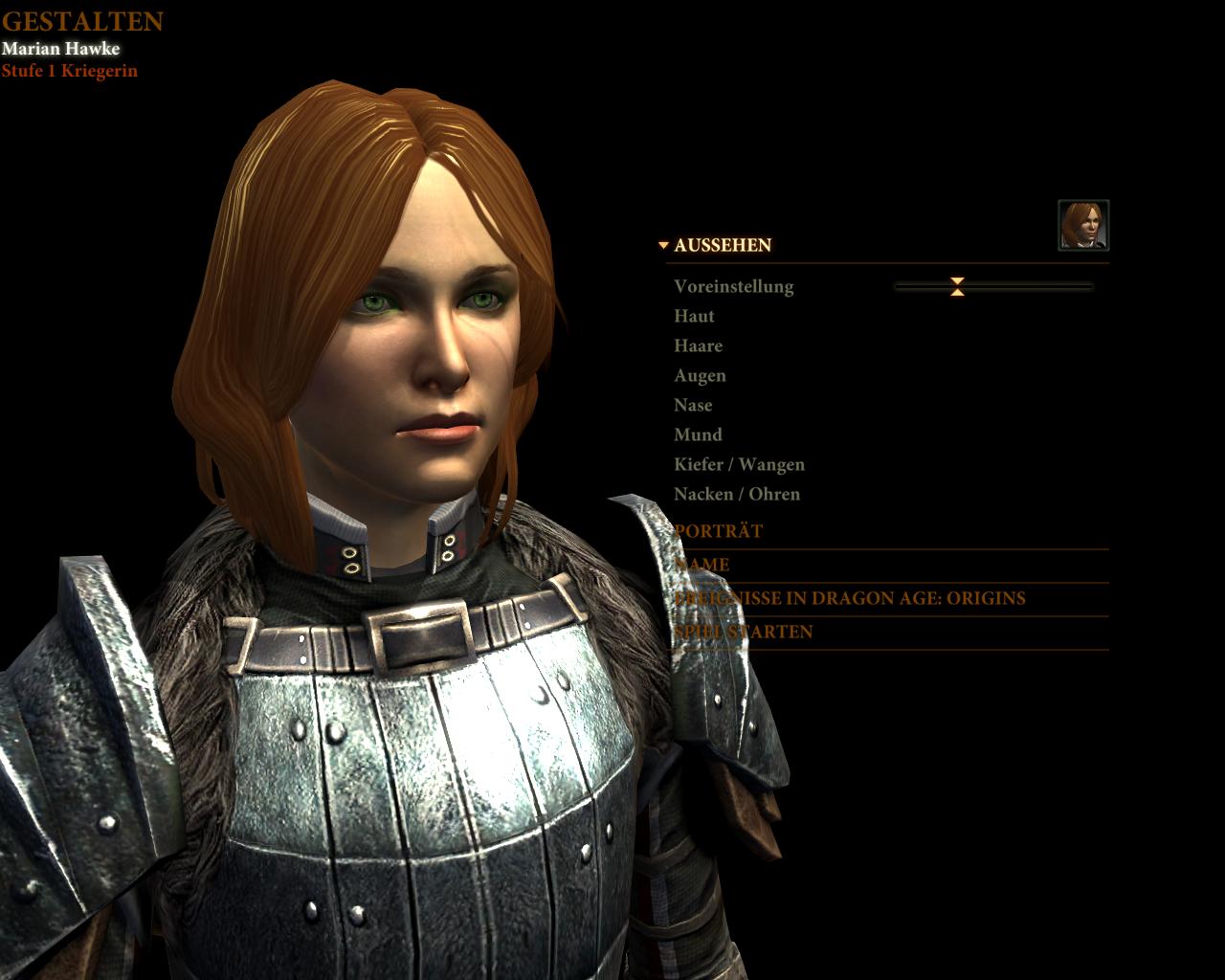Open the NAME section

pos(702,565)
